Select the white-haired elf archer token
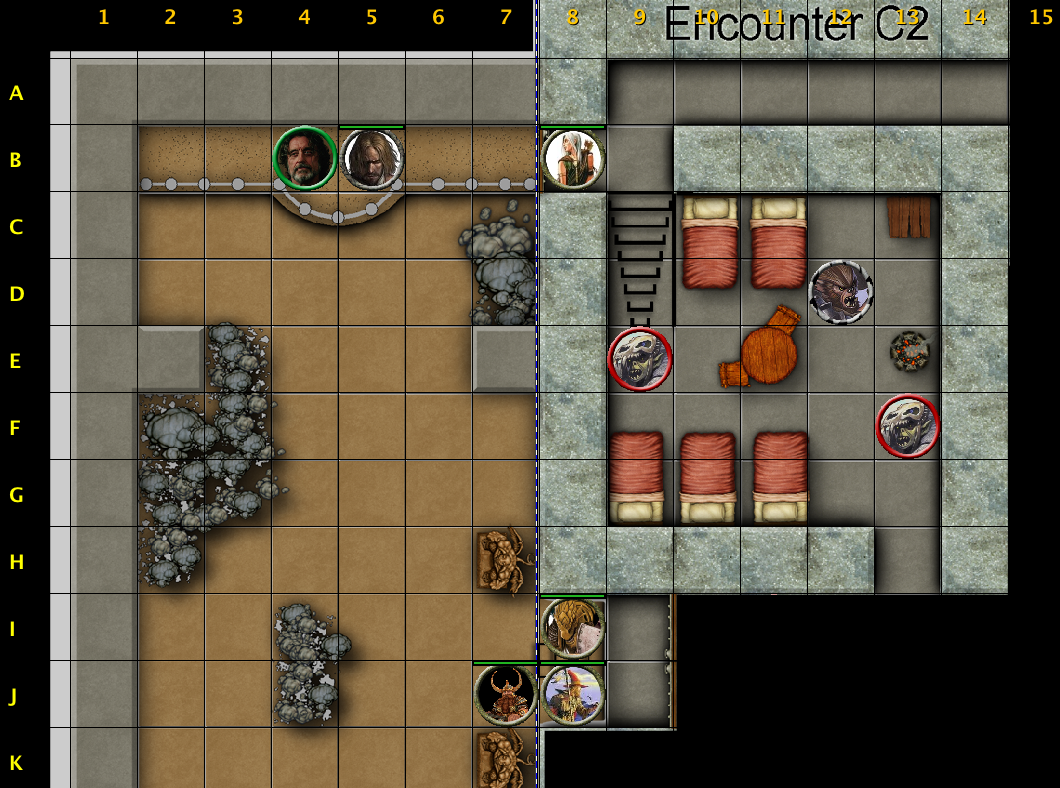 point(573,158)
